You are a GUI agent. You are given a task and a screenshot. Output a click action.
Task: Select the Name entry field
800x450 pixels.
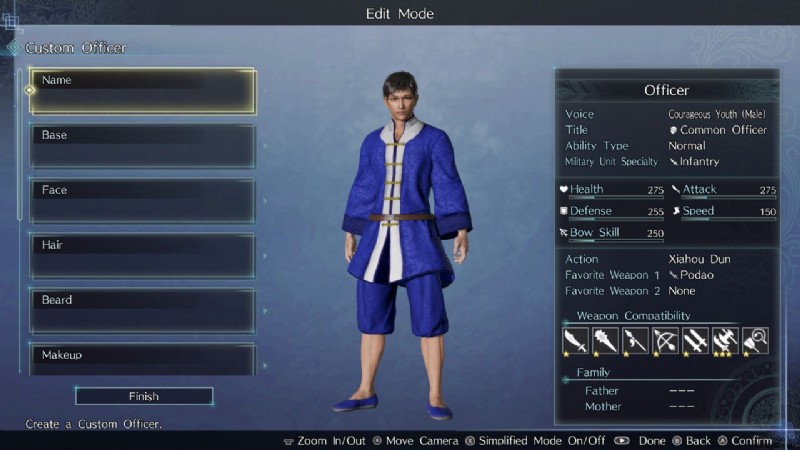tap(142, 91)
